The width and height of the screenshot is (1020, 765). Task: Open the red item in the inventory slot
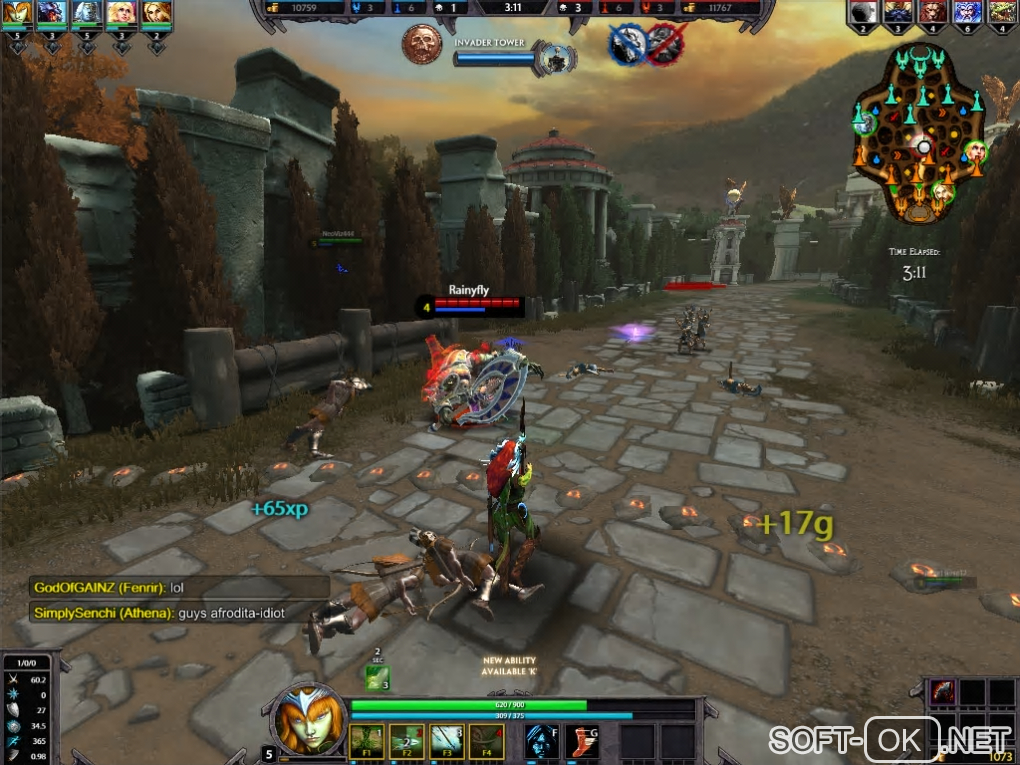(x=943, y=692)
